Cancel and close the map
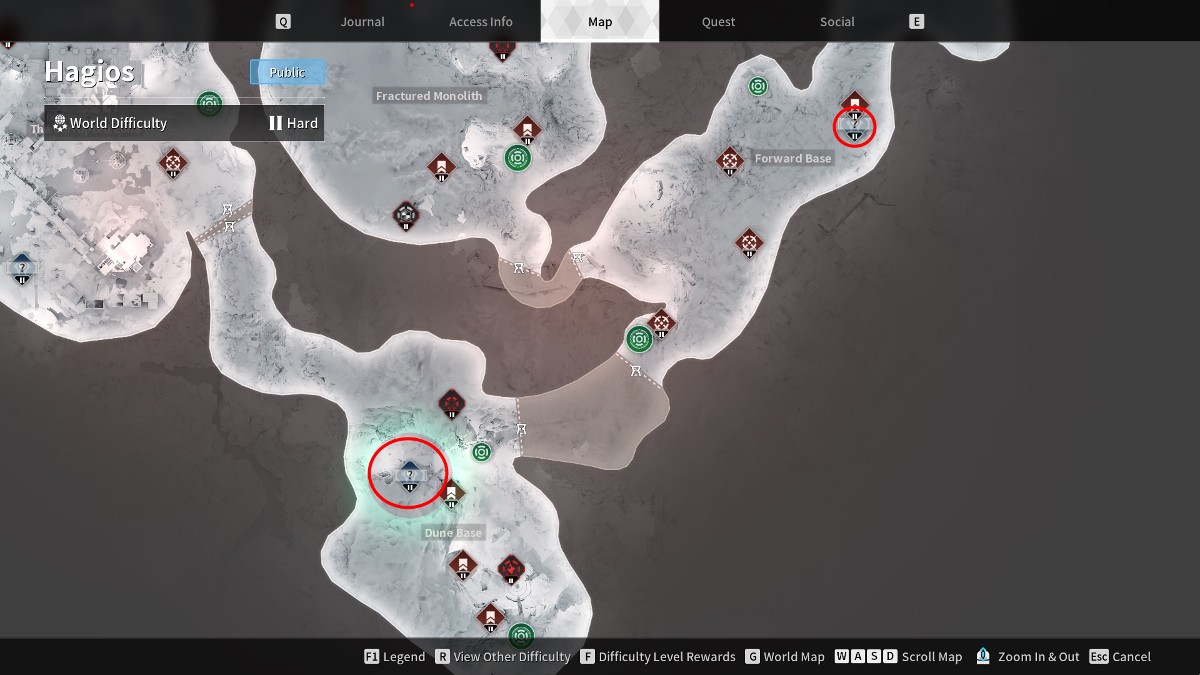Image resolution: width=1200 pixels, height=675 pixels. coord(1121,657)
